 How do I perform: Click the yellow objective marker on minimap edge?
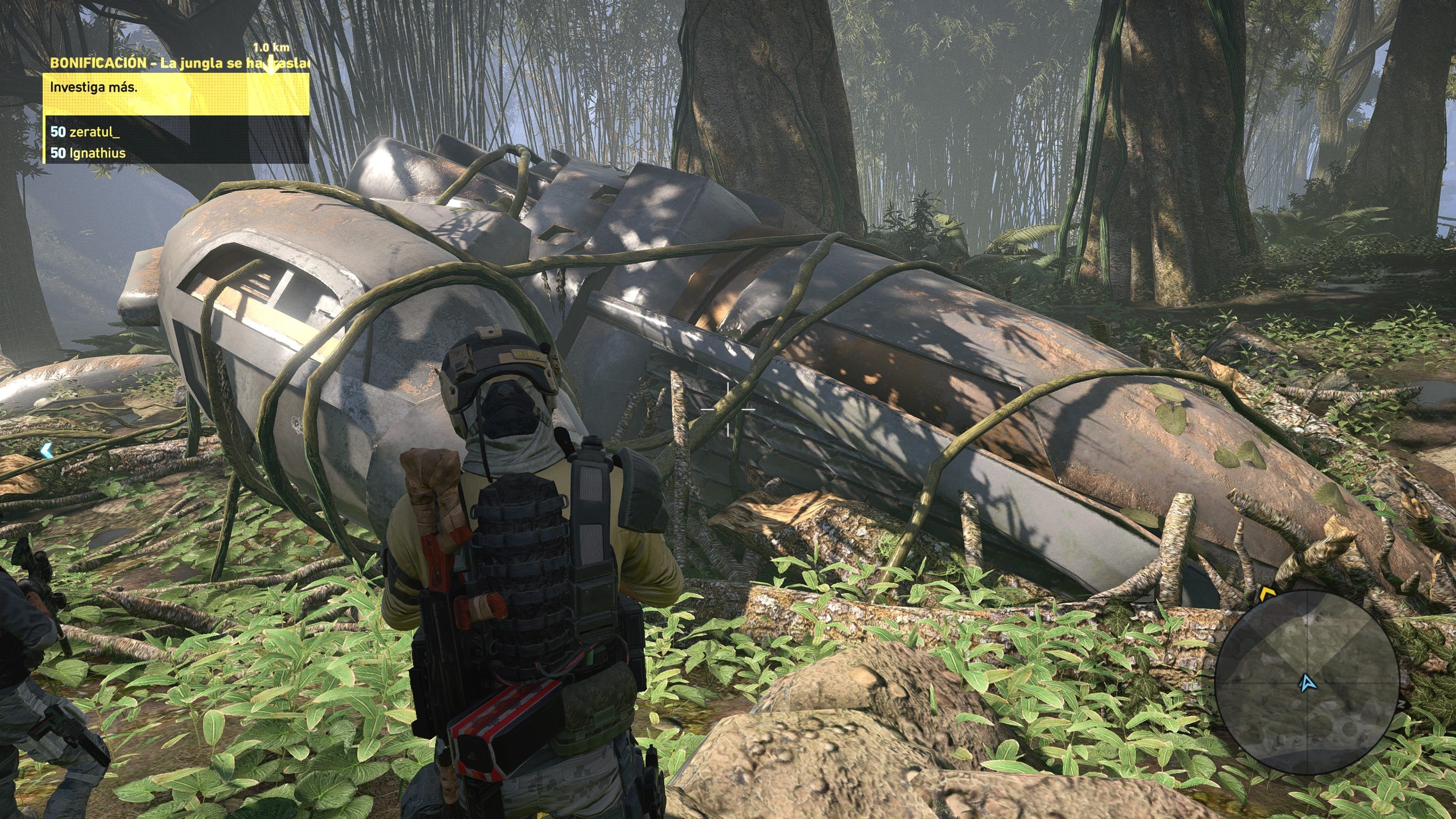(1265, 593)
